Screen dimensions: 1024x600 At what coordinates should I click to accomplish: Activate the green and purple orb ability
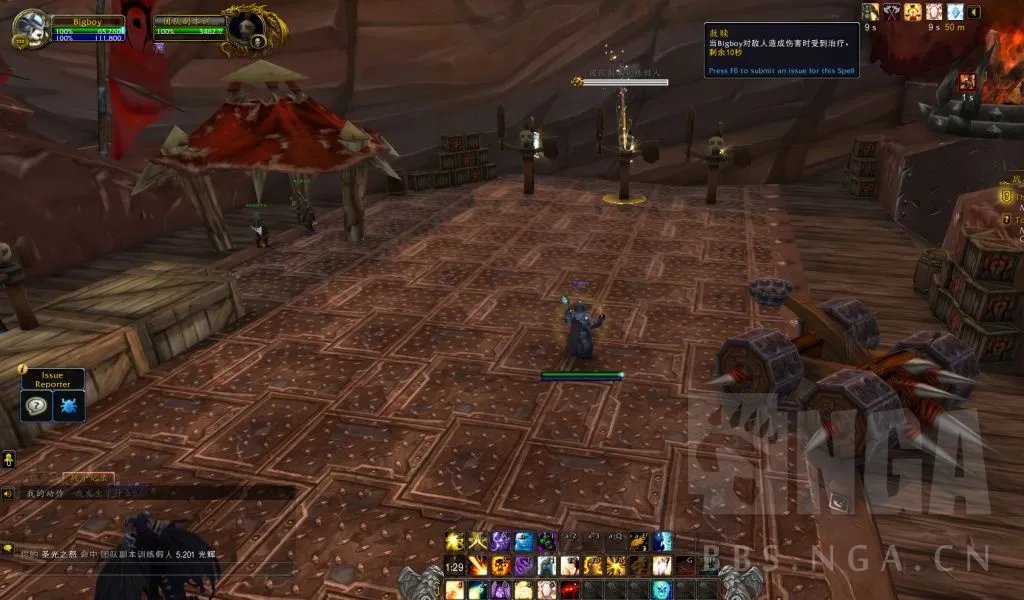pyautogui.click(x=546, y=542)
